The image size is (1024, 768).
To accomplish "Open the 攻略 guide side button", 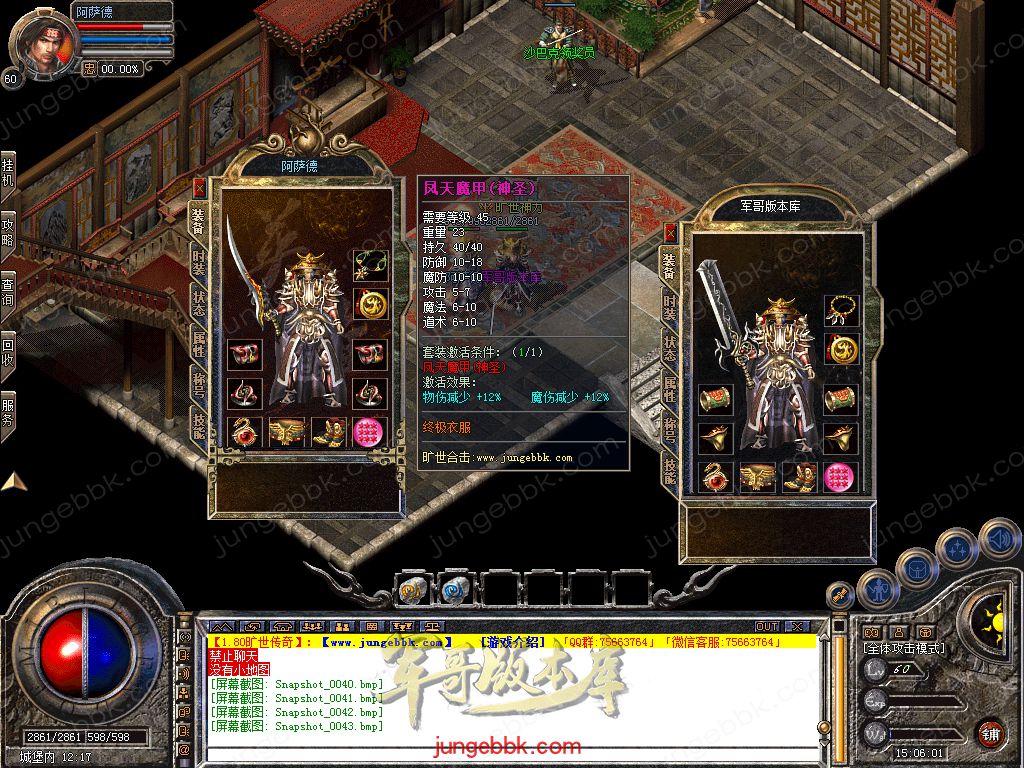I will click(x=8, y=229).
